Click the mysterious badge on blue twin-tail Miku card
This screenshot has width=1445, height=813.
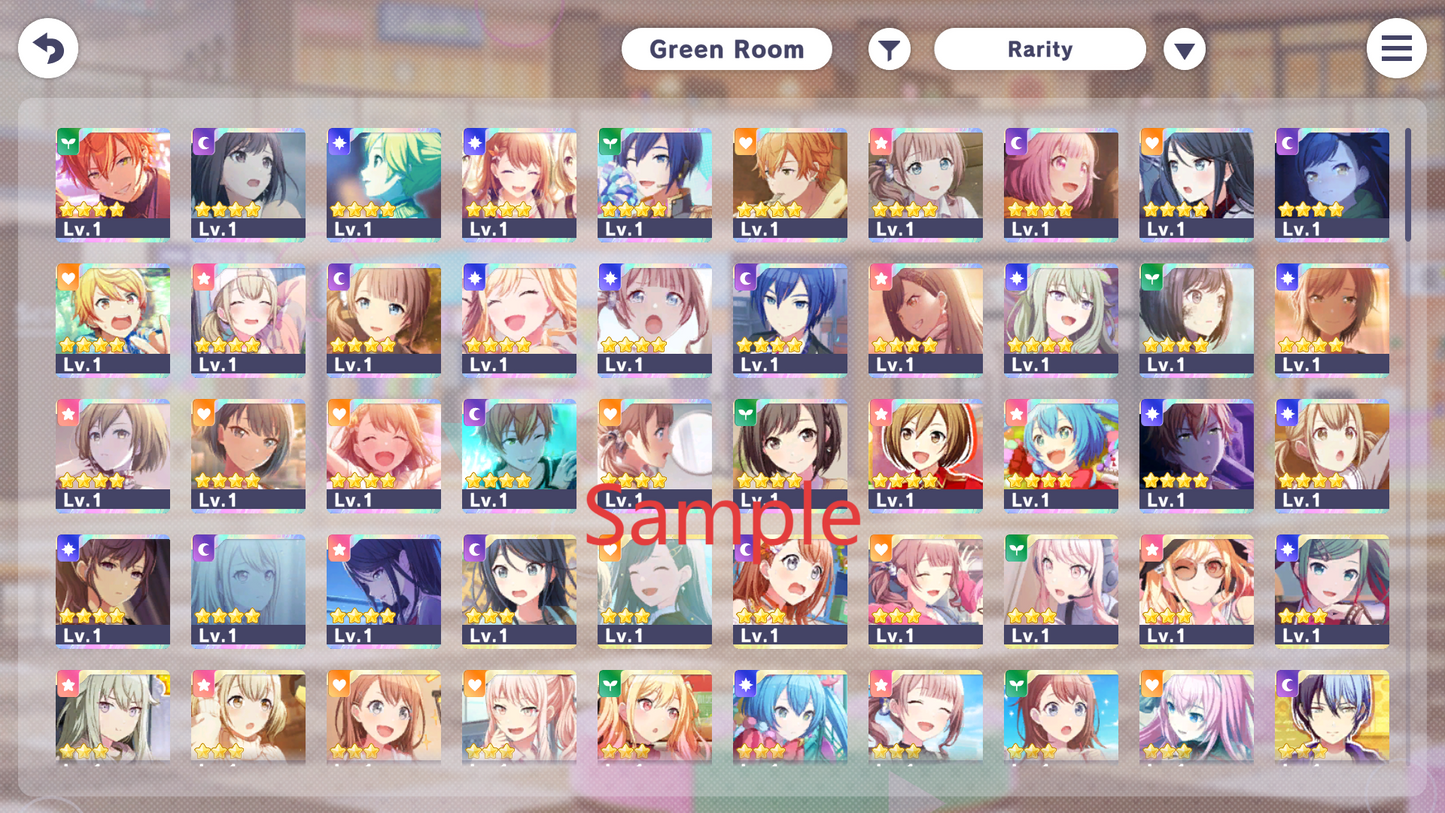coord(745,682)
